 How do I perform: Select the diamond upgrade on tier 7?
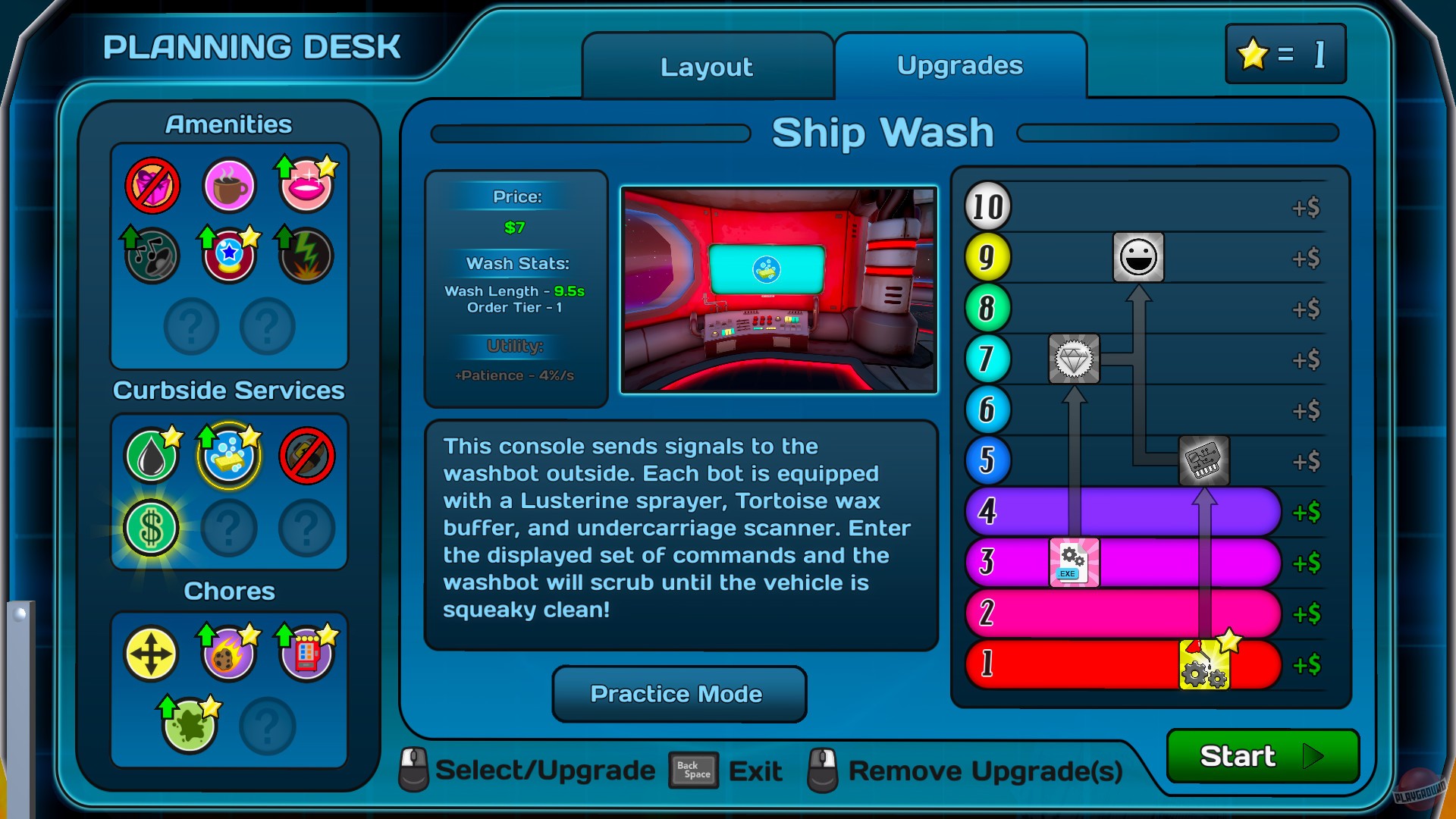point(1073,359)
